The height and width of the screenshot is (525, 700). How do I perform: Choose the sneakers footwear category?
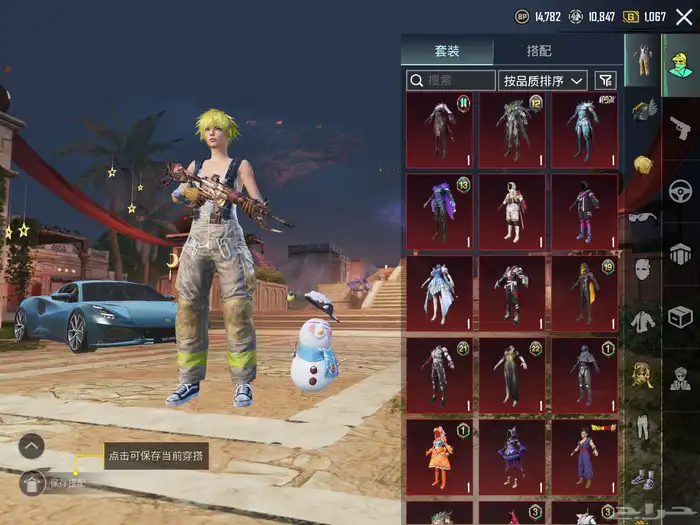point(642,478)
